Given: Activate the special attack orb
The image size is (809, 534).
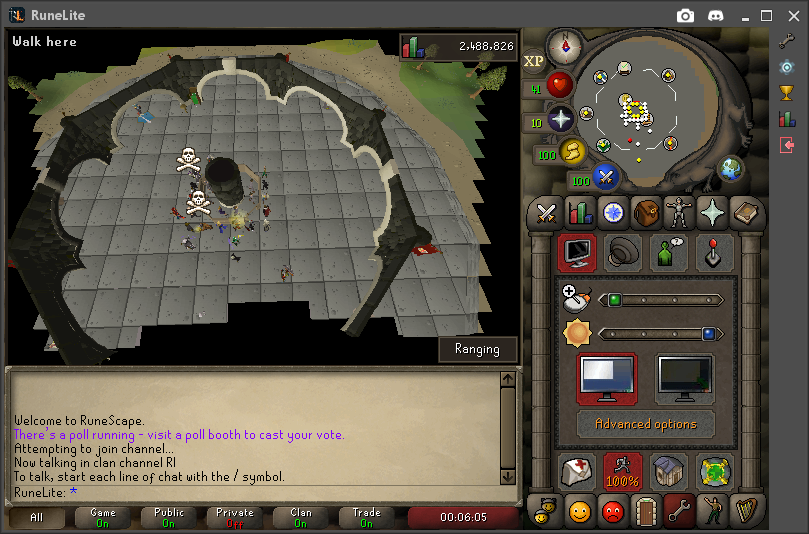Looking at the screenshot, I should pos(605,177).
